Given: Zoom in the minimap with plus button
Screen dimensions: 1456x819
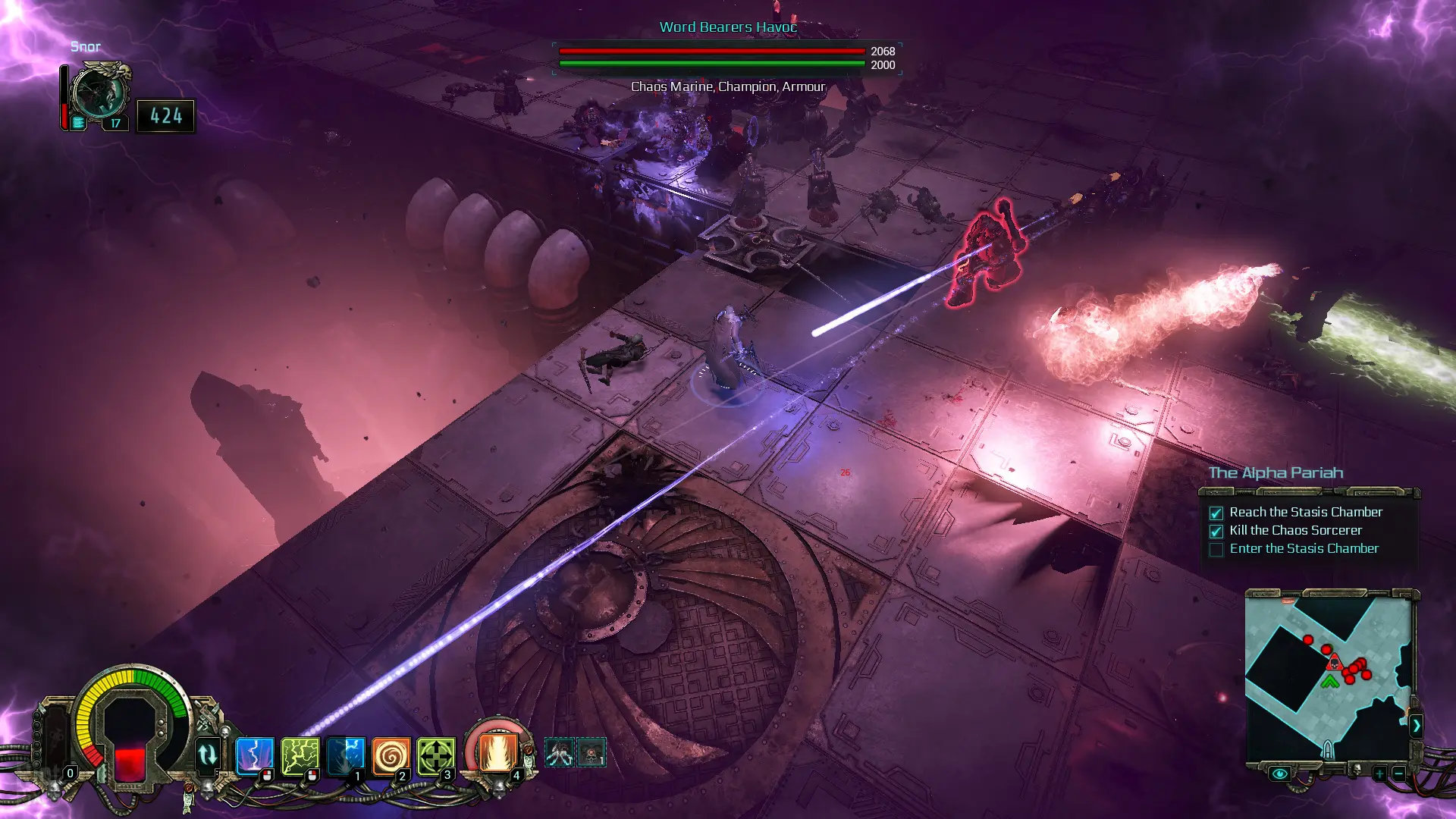Looking at the screenshot, I should (1379, 774).
